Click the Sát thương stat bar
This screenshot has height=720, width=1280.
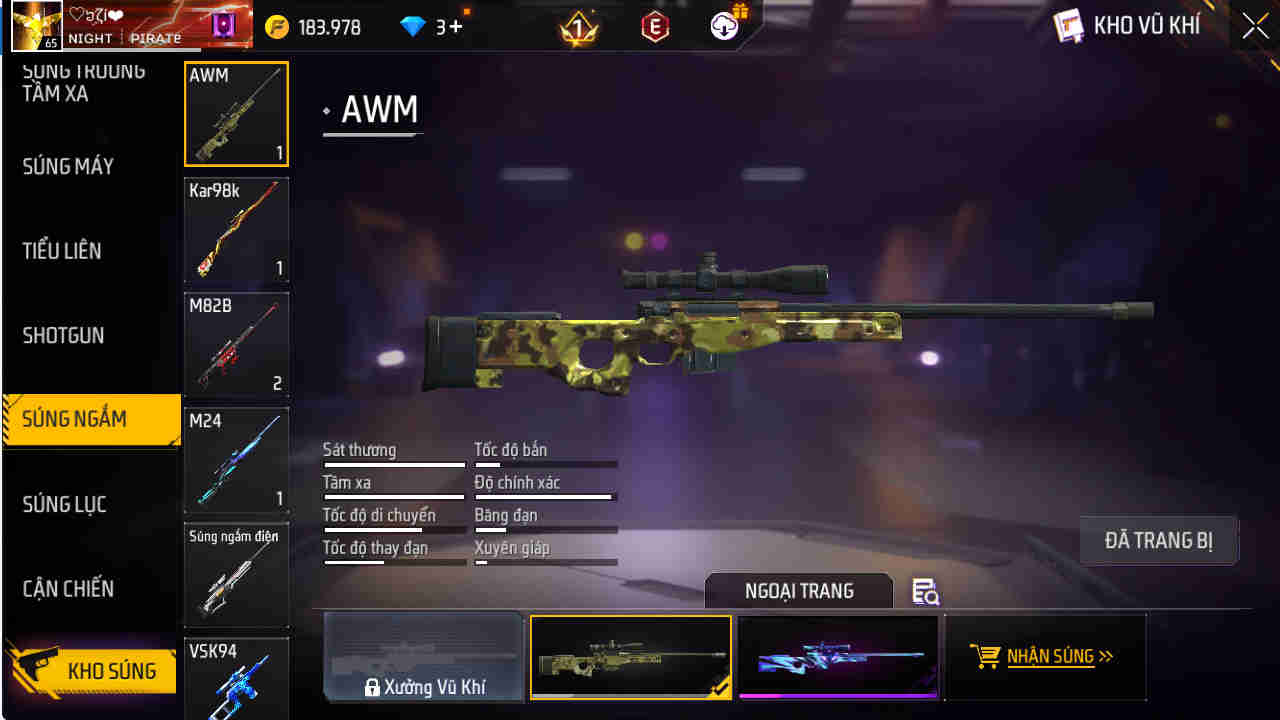tap(394, 464)
